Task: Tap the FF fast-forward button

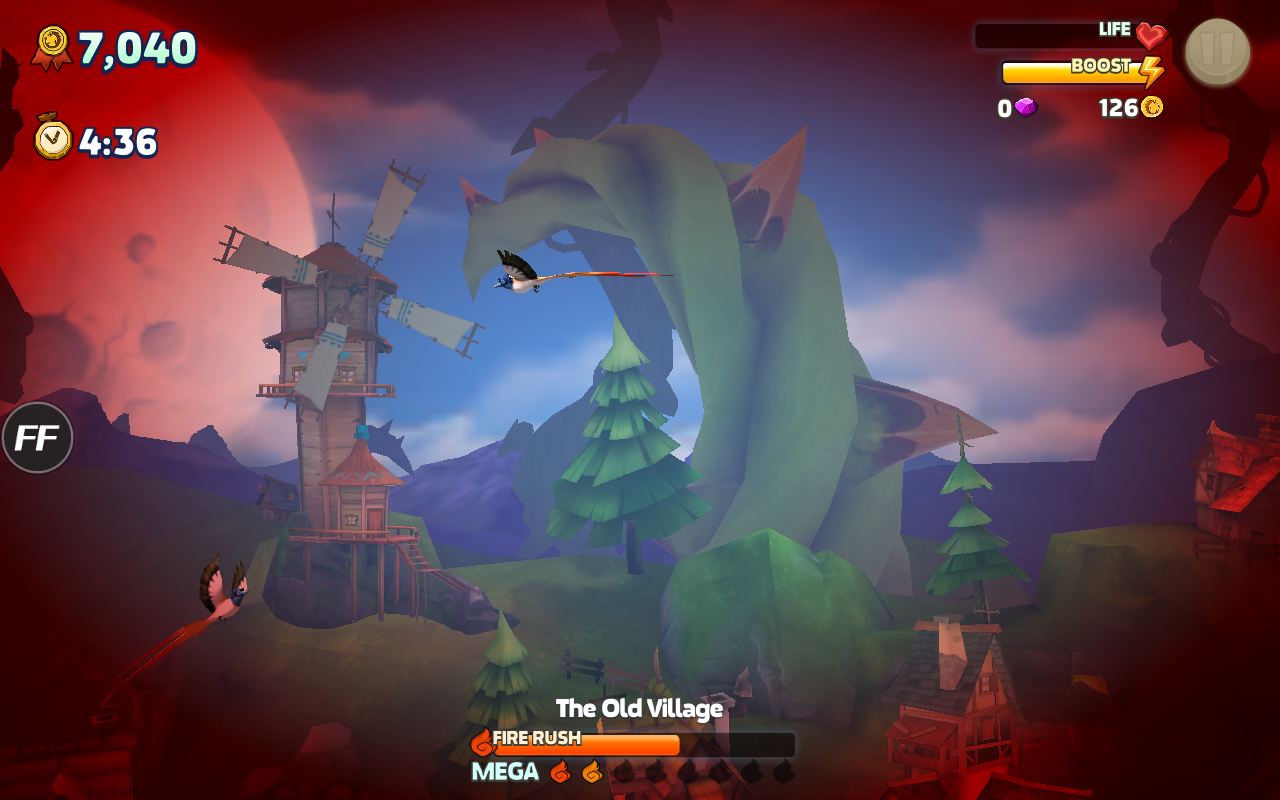Action: (38, 438)
